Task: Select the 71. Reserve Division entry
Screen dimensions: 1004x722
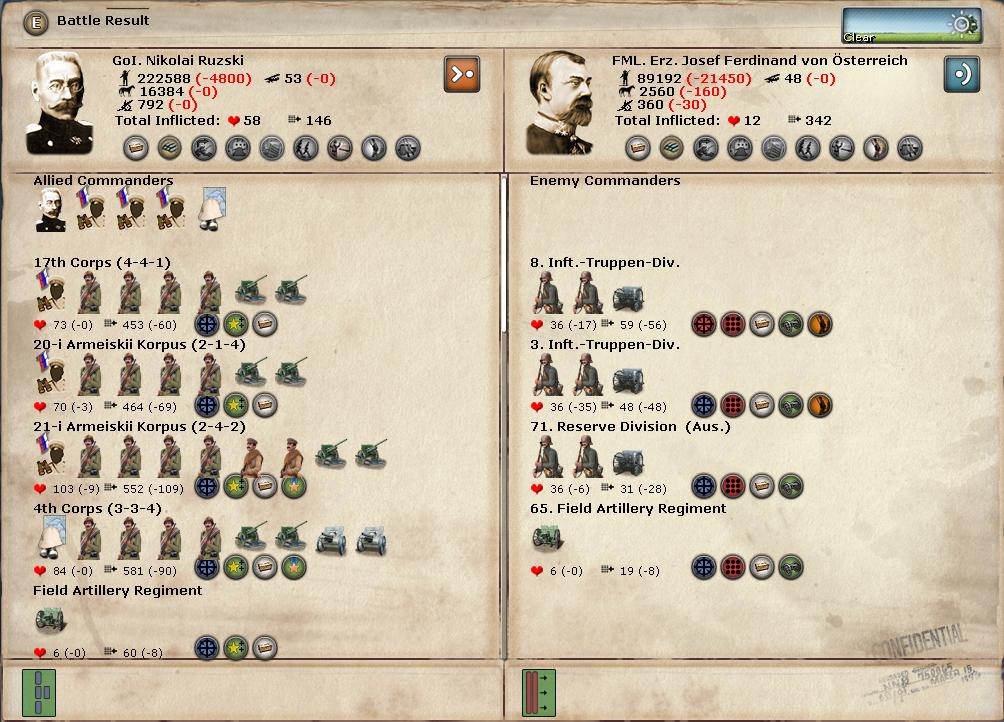Action: point(629,427)
